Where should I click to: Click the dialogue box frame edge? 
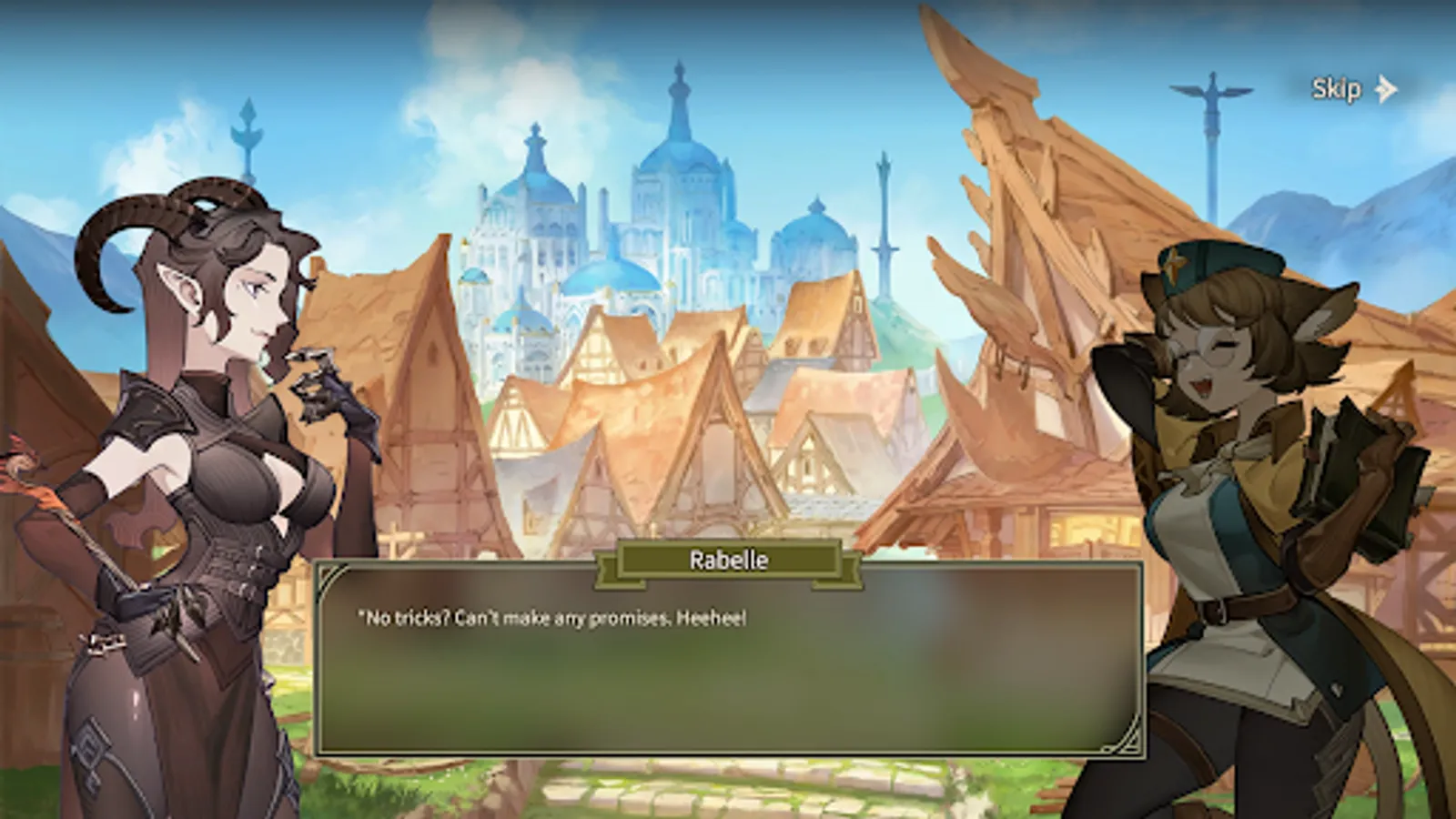point(317,664)
